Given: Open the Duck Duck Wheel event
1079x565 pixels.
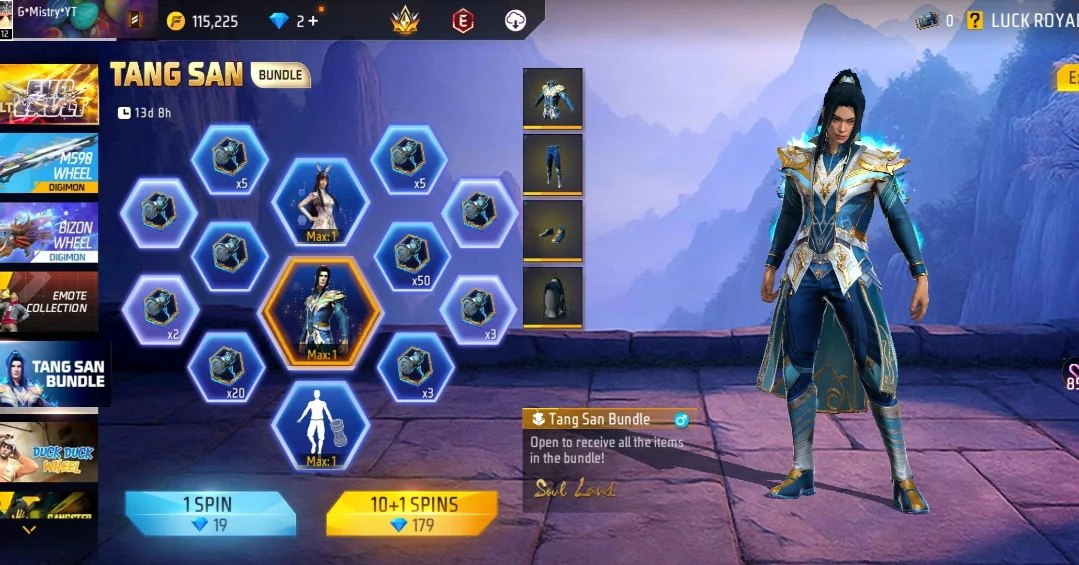Looking at the screenshot, I should [50, 447].
